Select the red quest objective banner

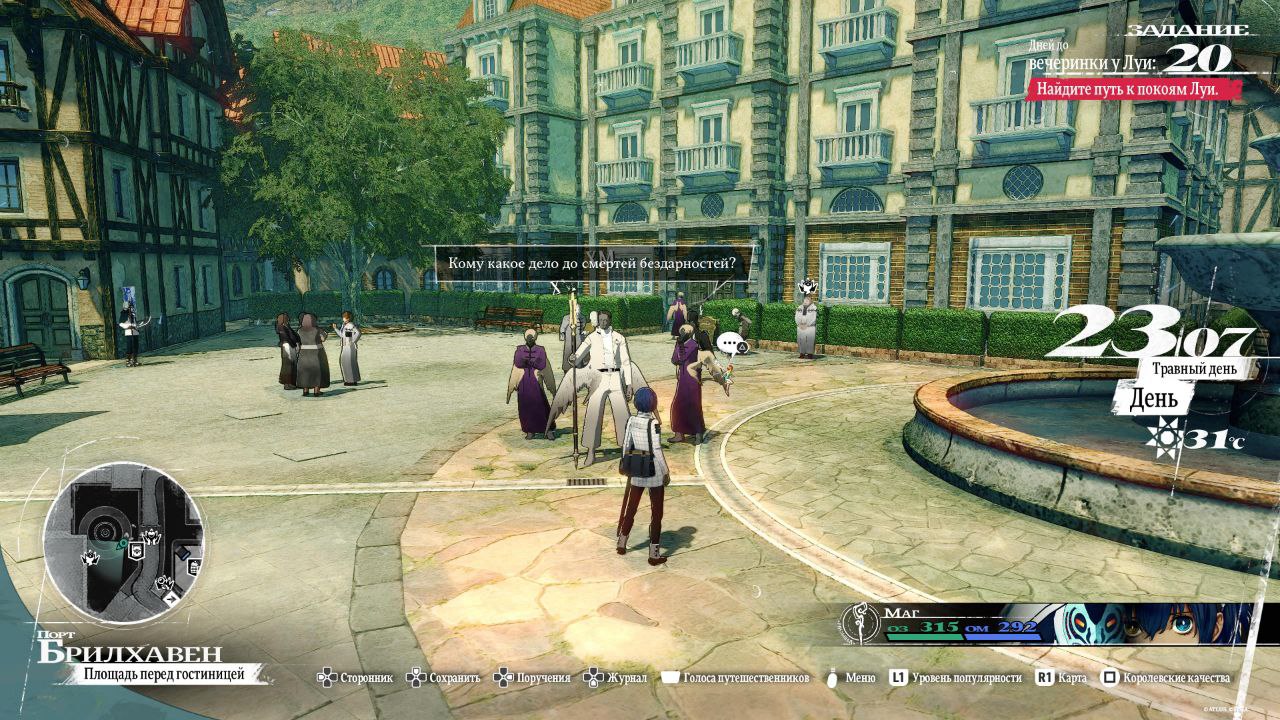(1132, 89)
